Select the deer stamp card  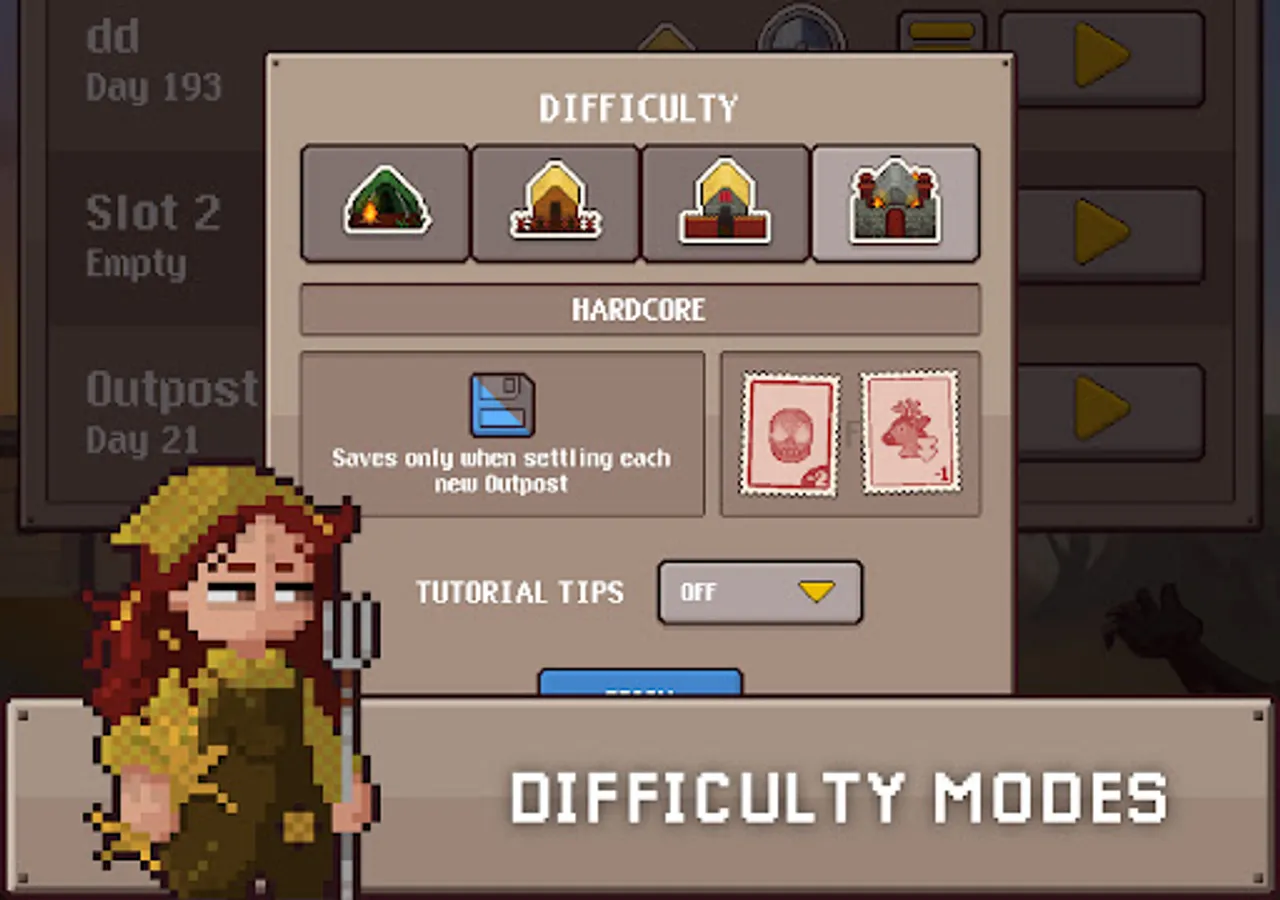click(x=910, y=432)
